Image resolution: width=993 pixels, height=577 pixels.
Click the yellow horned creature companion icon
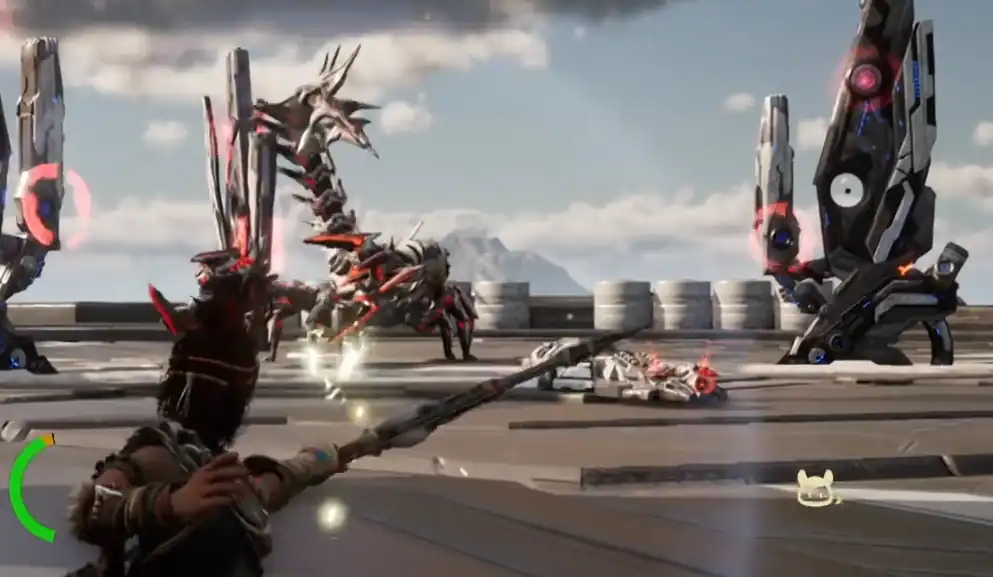click(815, 489)
